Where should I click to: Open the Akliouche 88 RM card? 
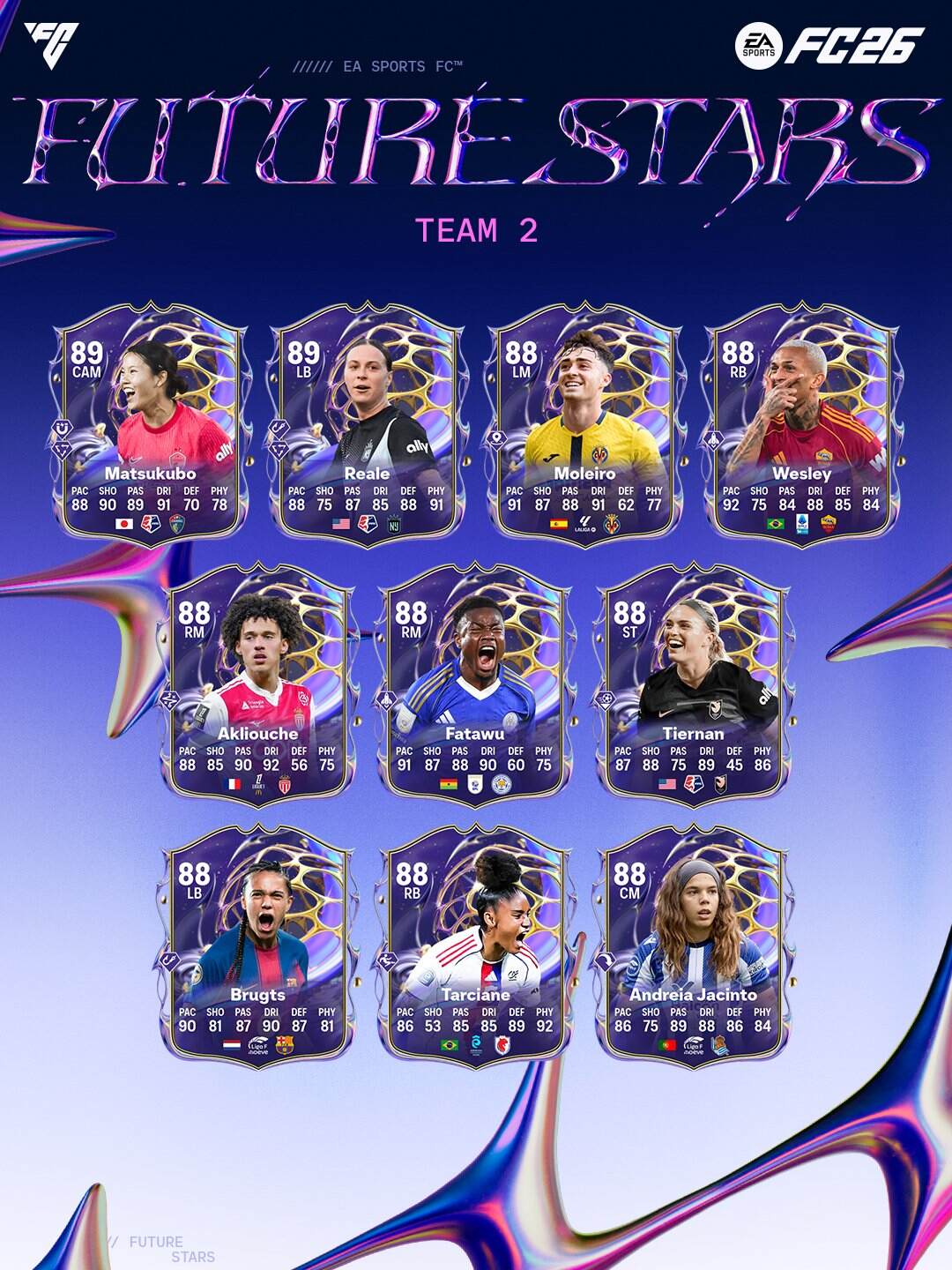click(257, 684)
